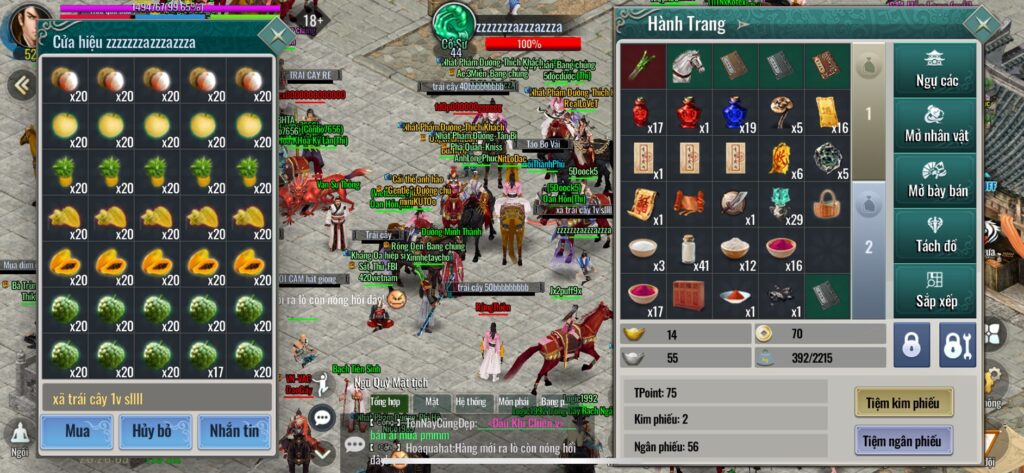Choose the Tách đồ split option
1024x473 pixels.
click(x=935, y=235)
